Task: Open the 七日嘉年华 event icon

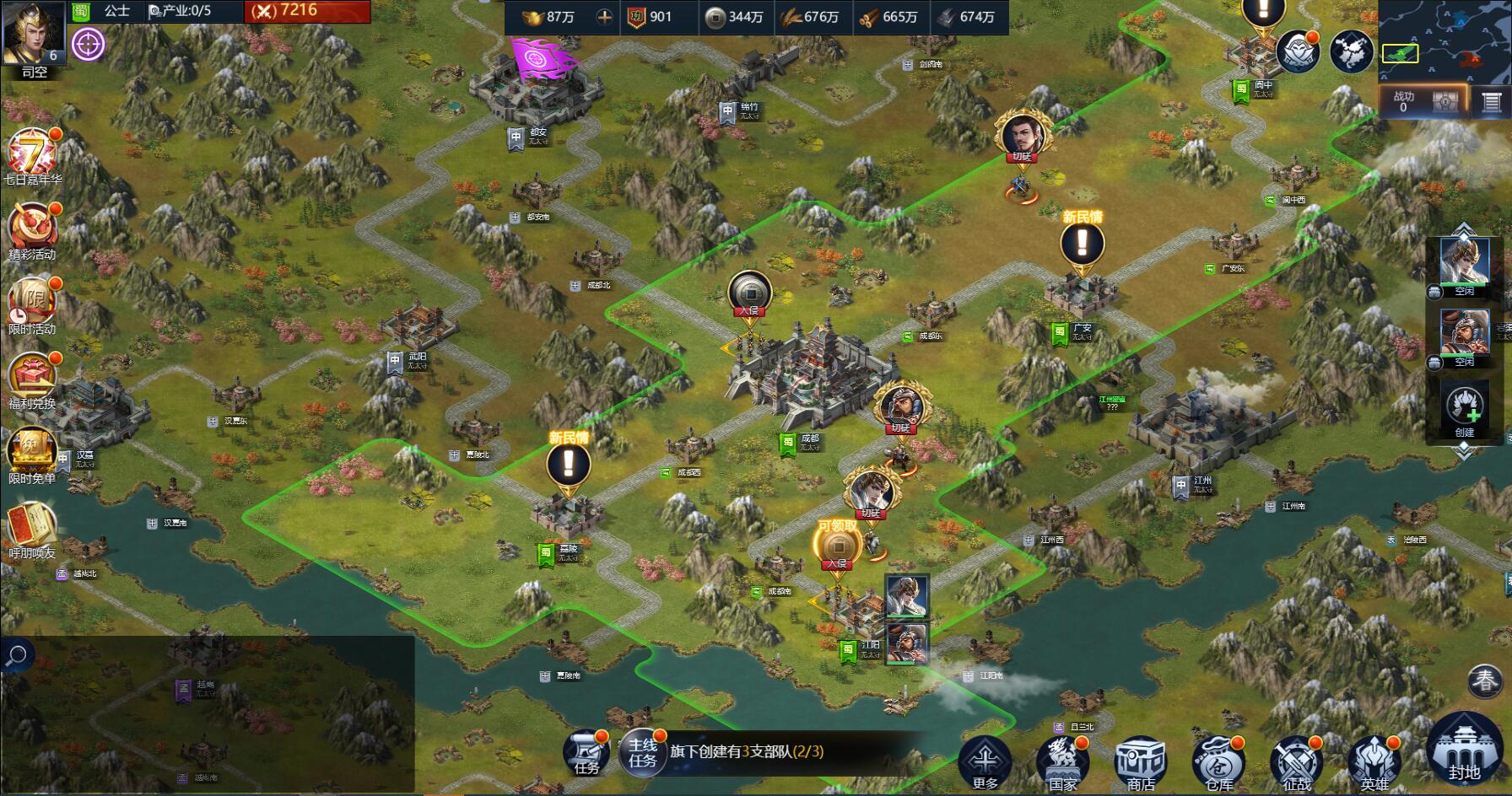Action: [x=31, y=156]
